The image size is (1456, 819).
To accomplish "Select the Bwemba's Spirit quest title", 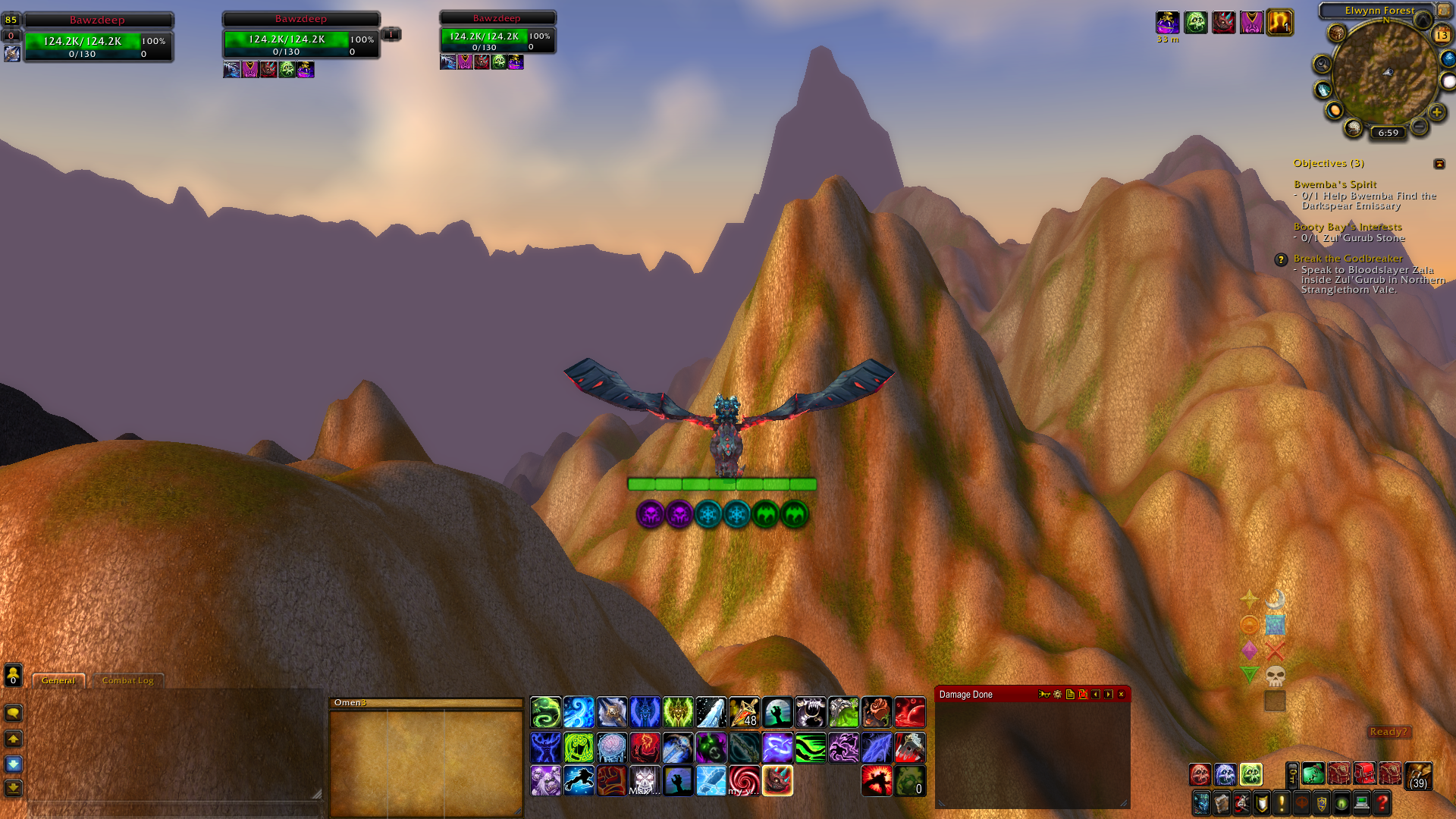I will click(x=1335, y=184).
